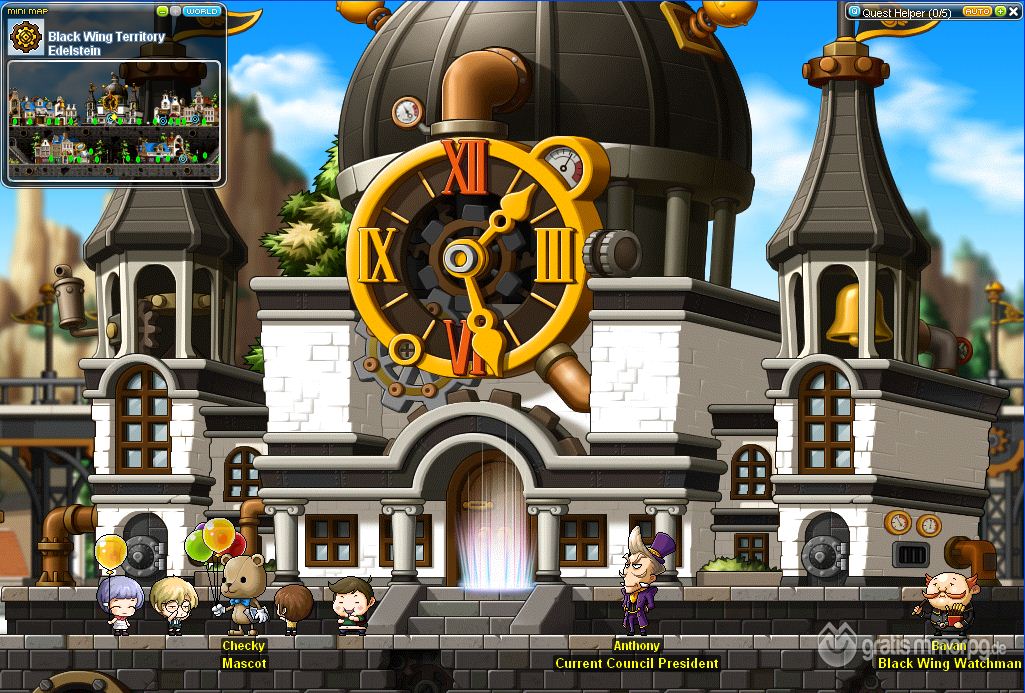This screenshot has height=693, width=1025.
Task: Toggle the Quest Helper AUTO button
Action: (977, 11)
